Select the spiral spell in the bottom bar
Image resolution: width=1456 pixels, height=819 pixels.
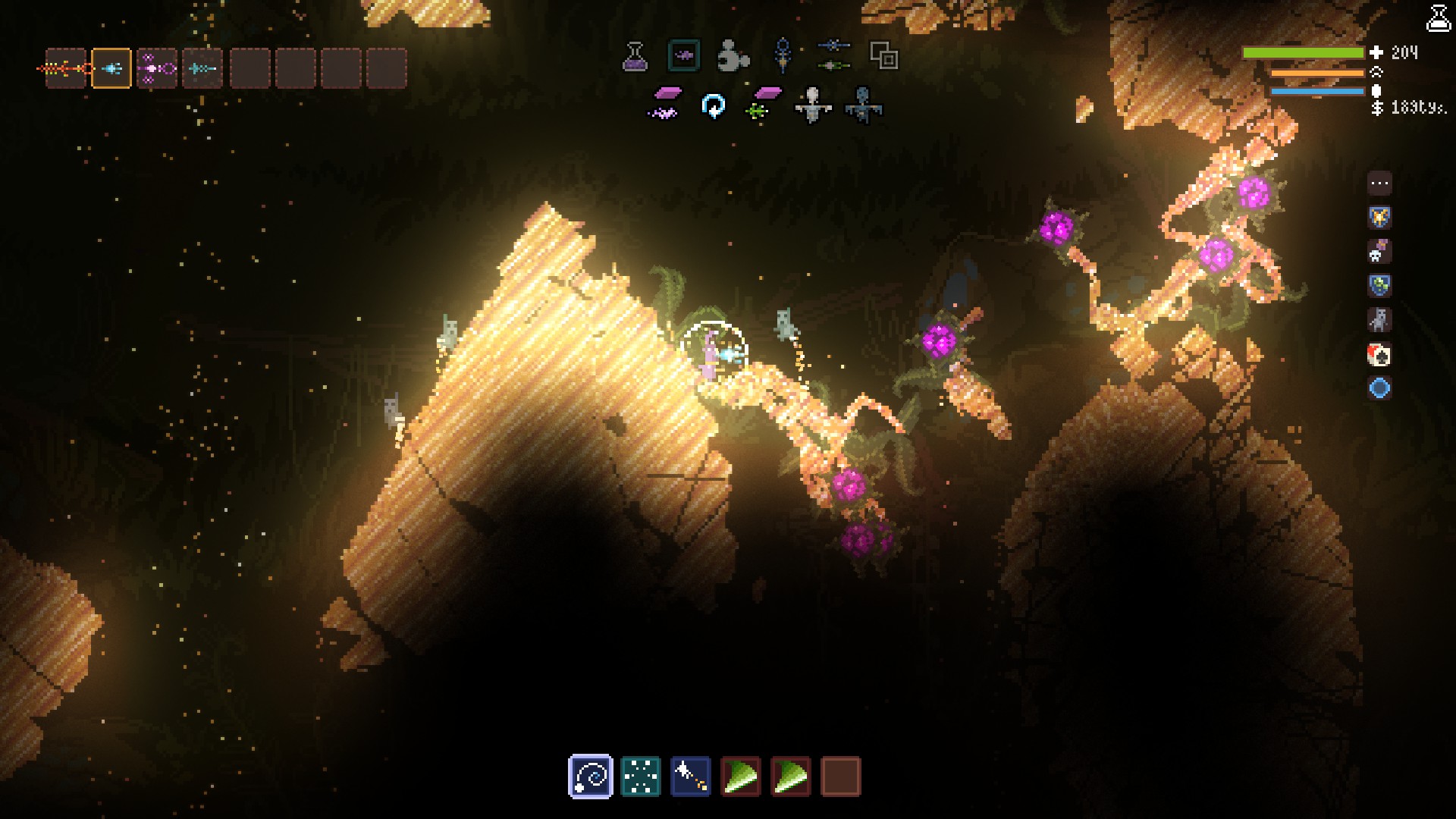[x=590, y=777]
